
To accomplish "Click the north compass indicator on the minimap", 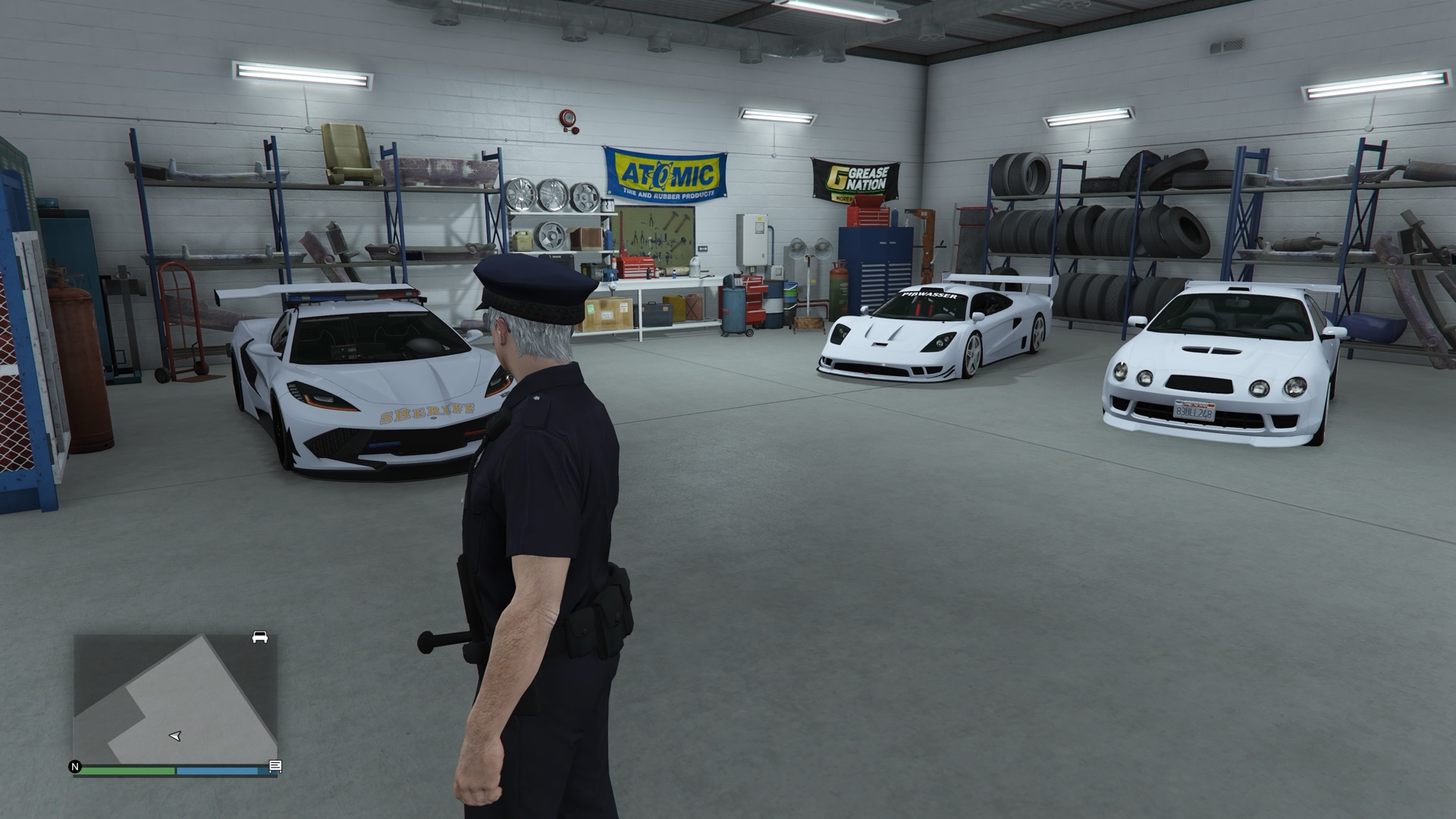I will coord(75,767).
